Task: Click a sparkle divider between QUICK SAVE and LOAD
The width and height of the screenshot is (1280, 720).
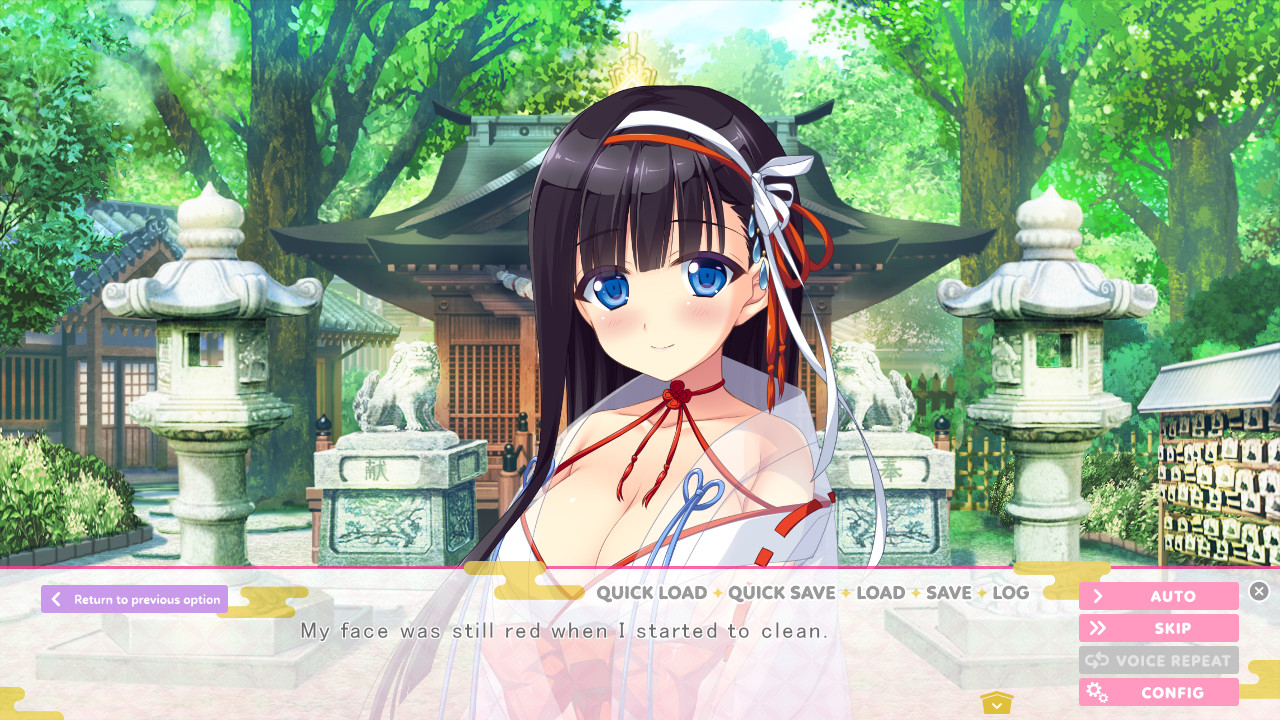Action: pos(847,593)
